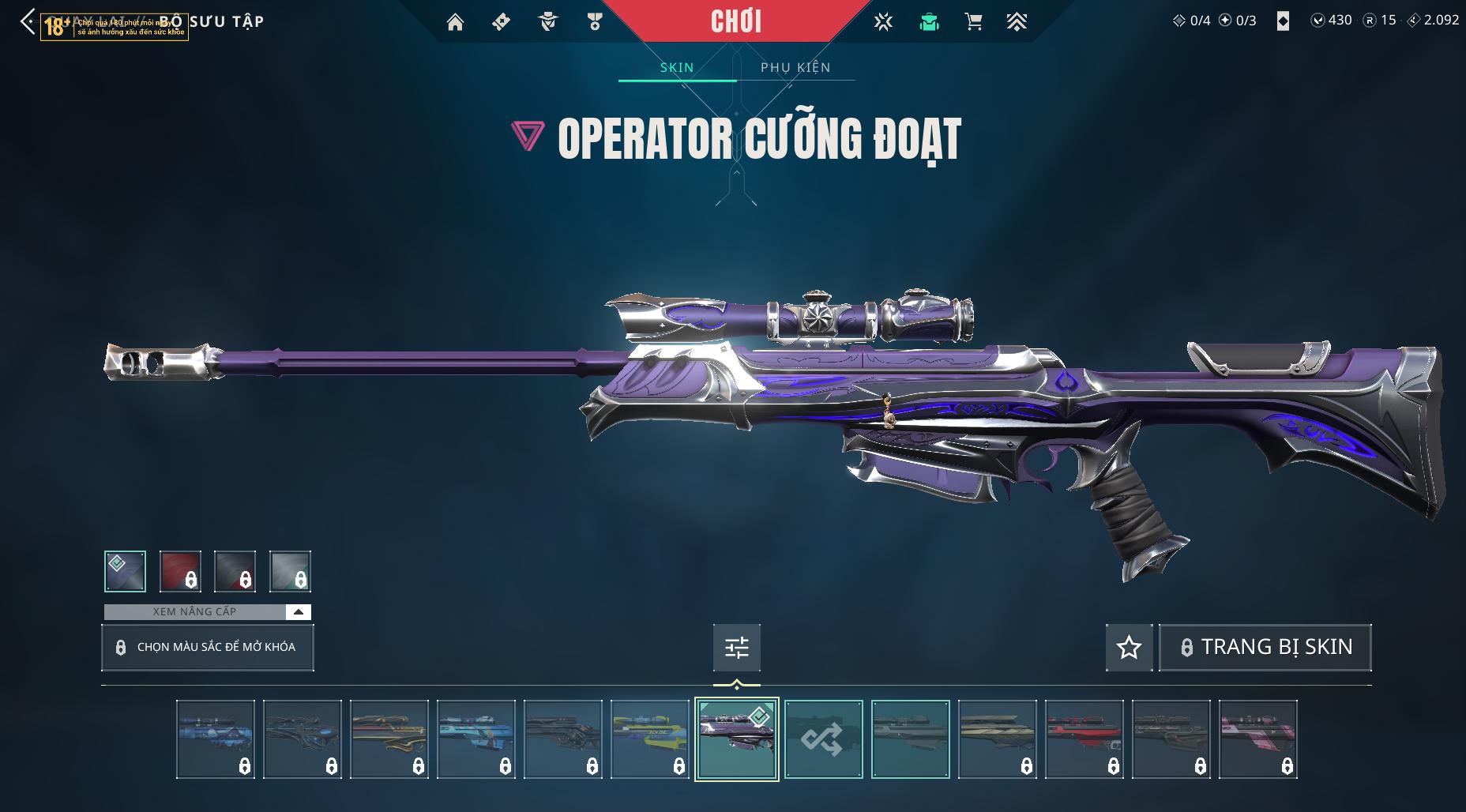Open the graduation cap icon in top bar

(929, 22)
